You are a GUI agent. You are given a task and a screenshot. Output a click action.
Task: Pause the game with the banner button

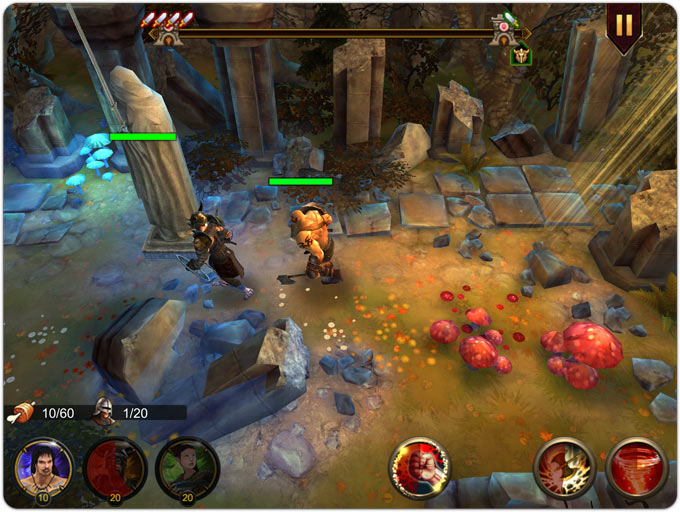(x=624, y=24)
